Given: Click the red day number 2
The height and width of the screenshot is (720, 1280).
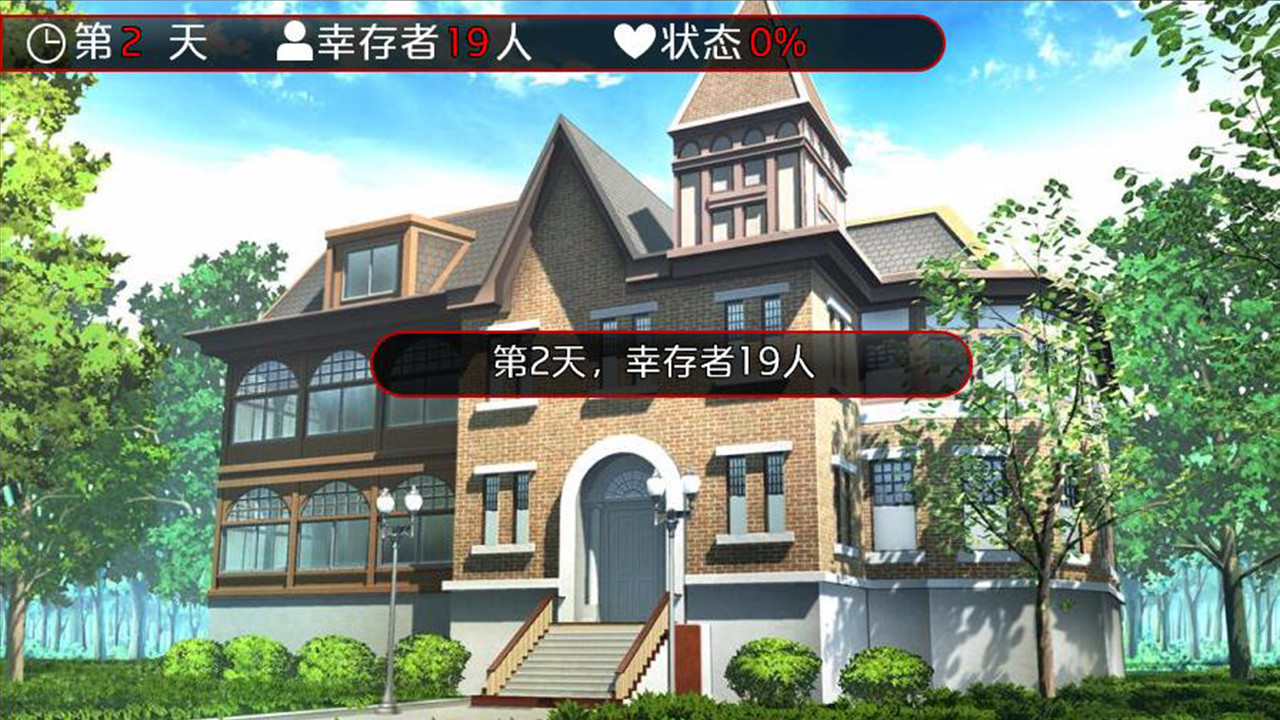Looking at the screenshot, I should [128, 41].
